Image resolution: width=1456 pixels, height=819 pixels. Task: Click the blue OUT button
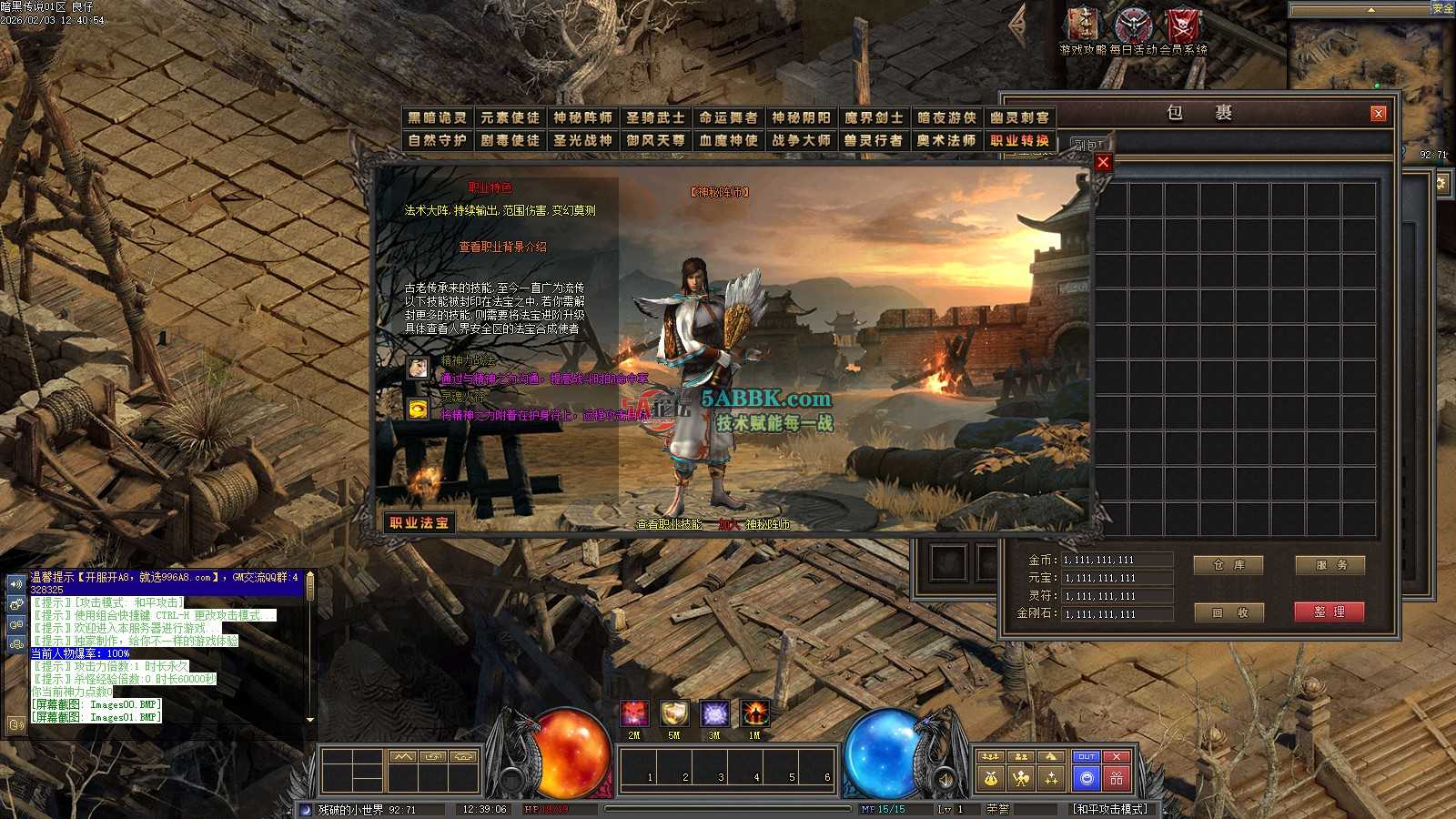tap(1087, 756)
